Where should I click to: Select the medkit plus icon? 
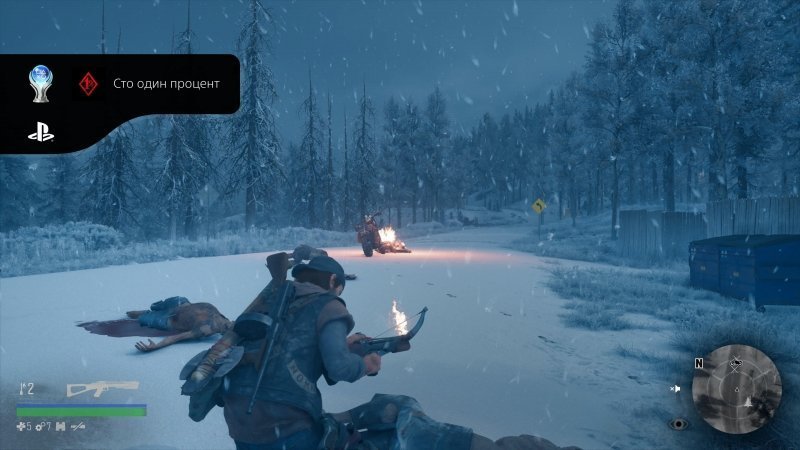(22, 426)
